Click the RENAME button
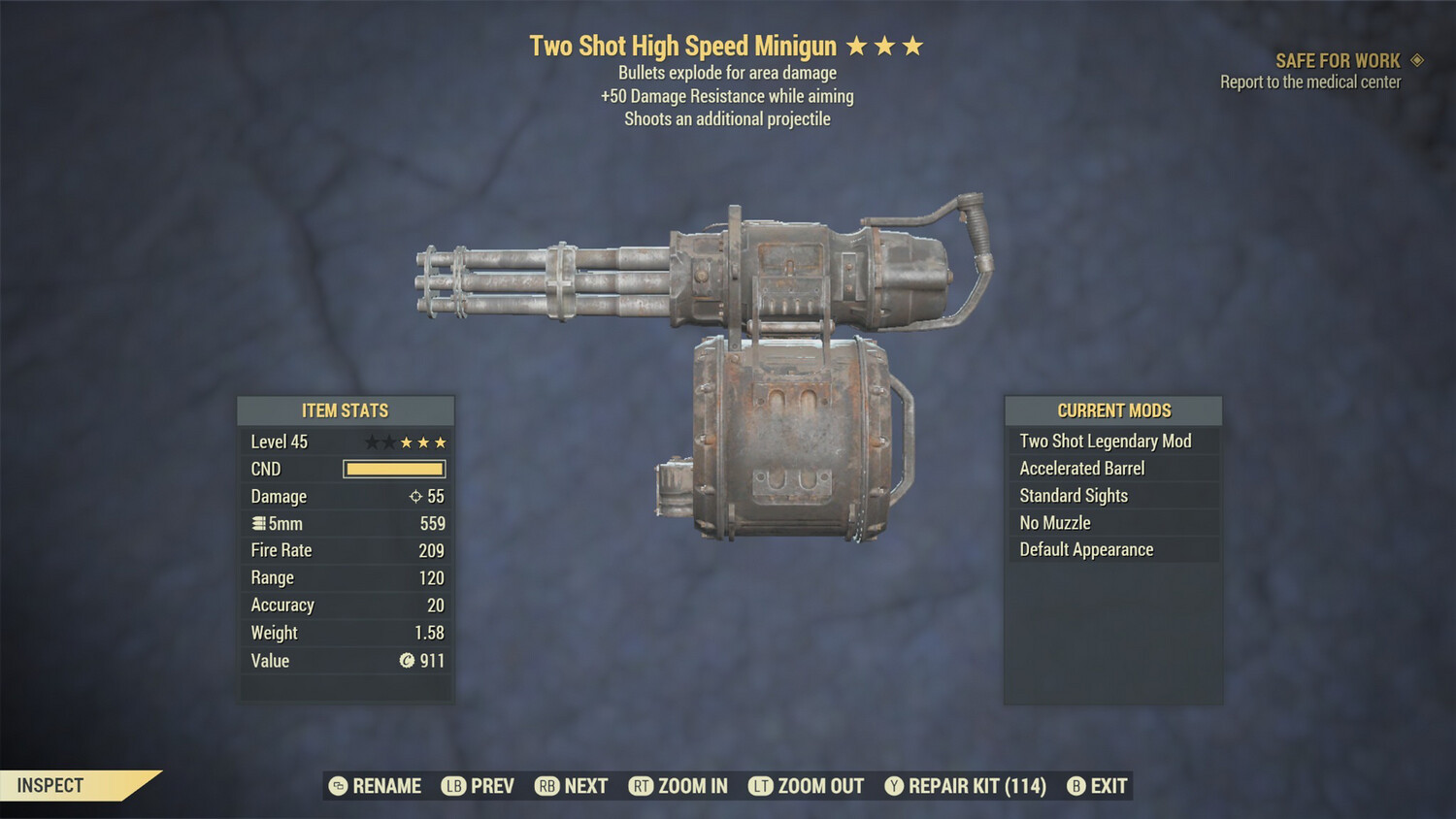The height and width of the screenshot is (819, 1456). [386, 786]
